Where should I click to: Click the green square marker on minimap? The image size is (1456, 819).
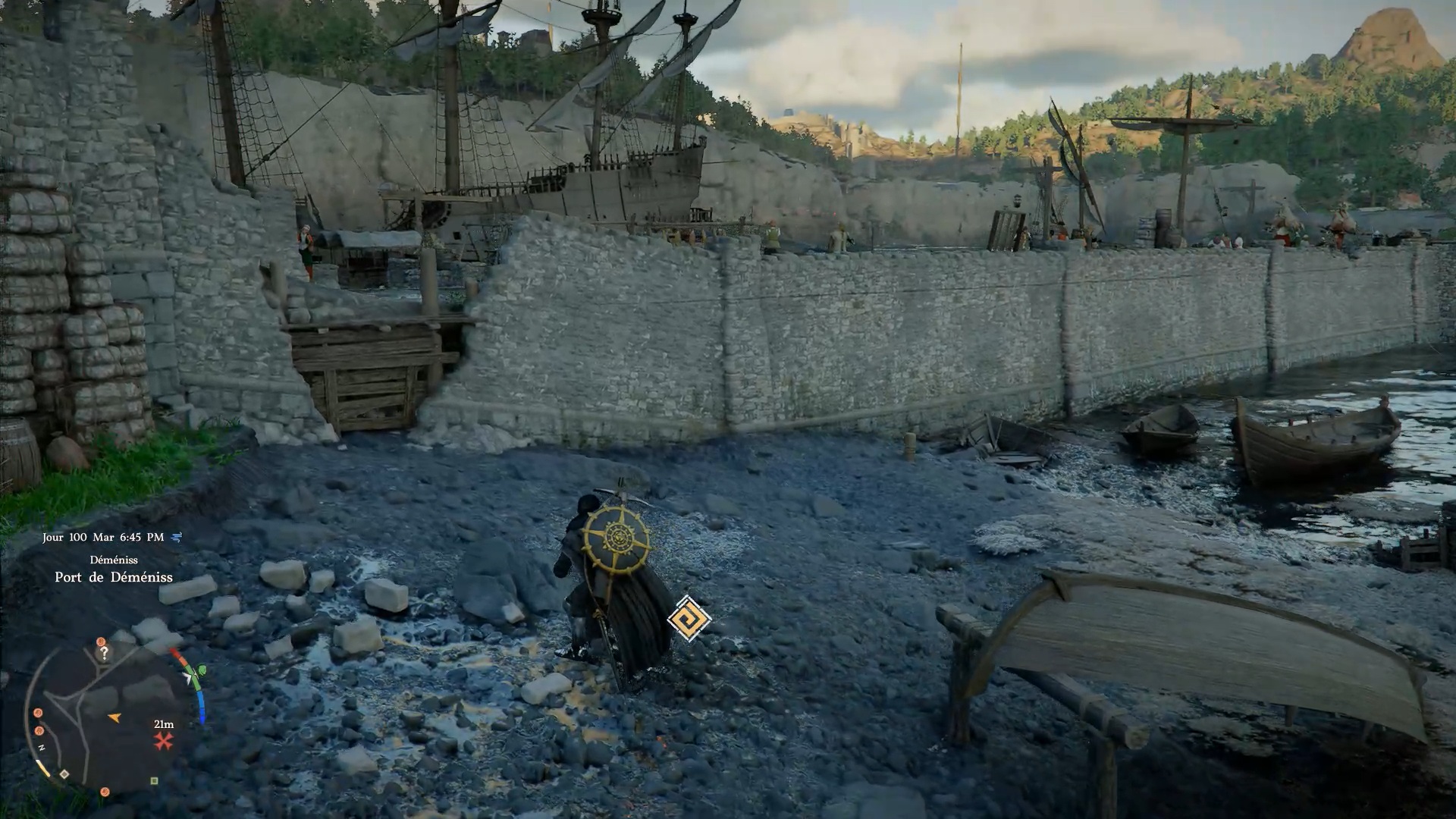(154, 780)
